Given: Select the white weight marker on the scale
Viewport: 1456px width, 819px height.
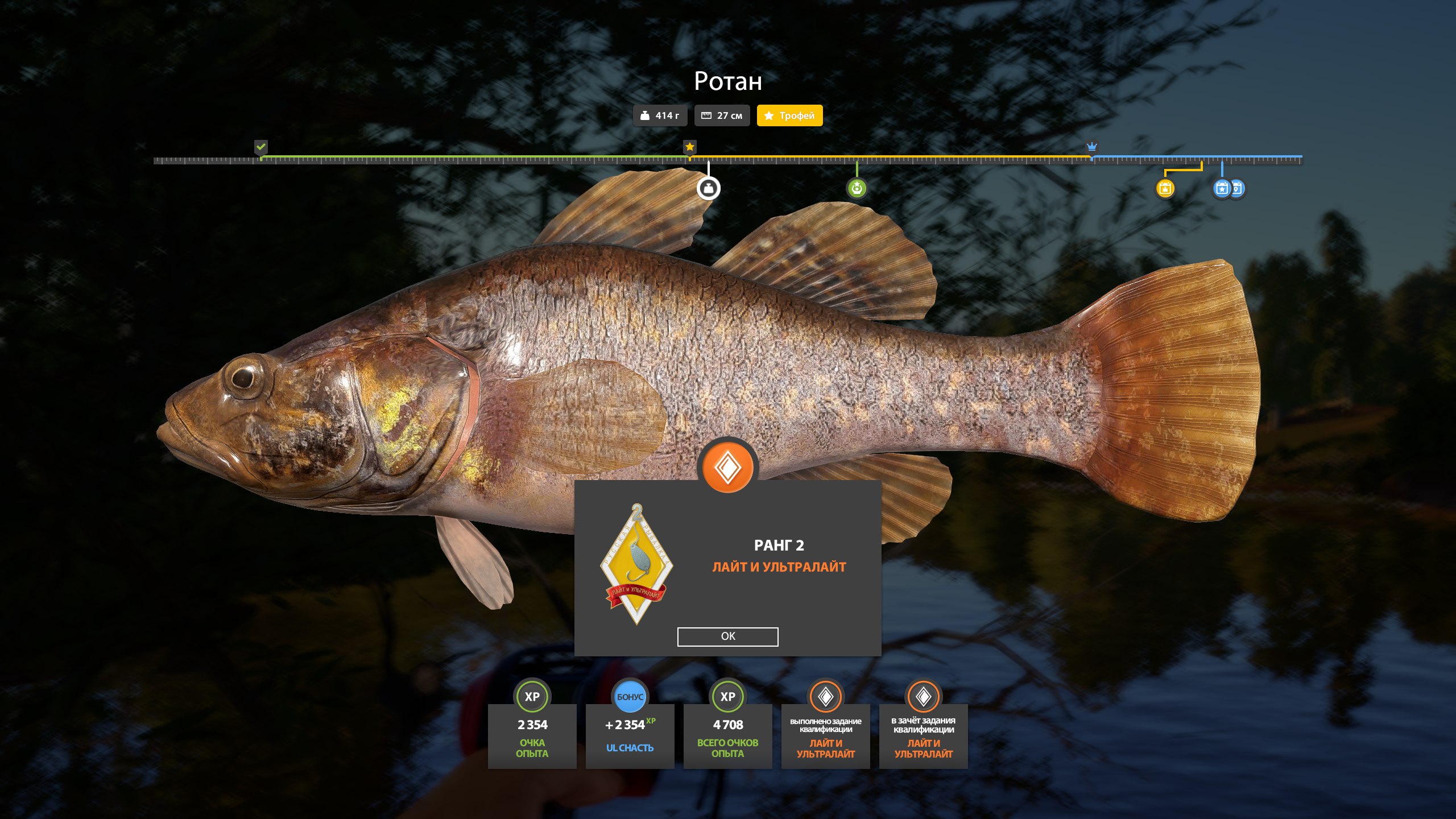Looking at the screenshot, I should (x=708, y=188).
